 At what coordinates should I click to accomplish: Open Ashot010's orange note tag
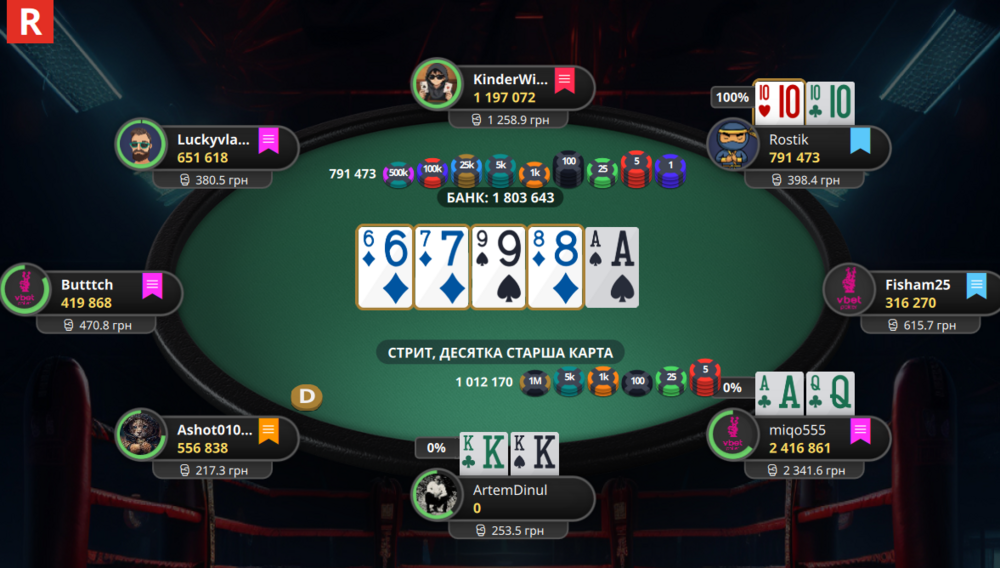coord(268,432)
